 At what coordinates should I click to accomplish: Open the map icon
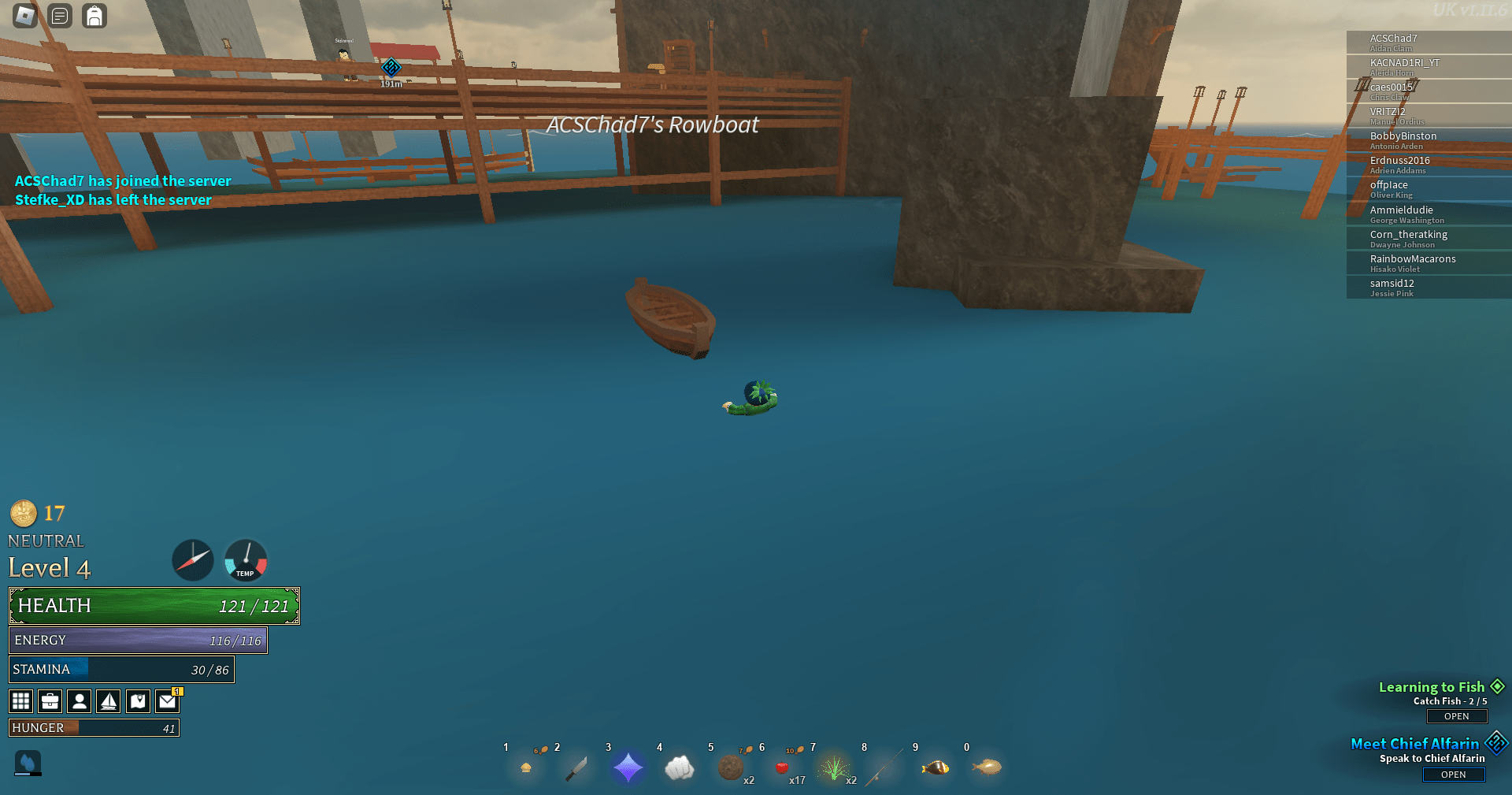138,700
